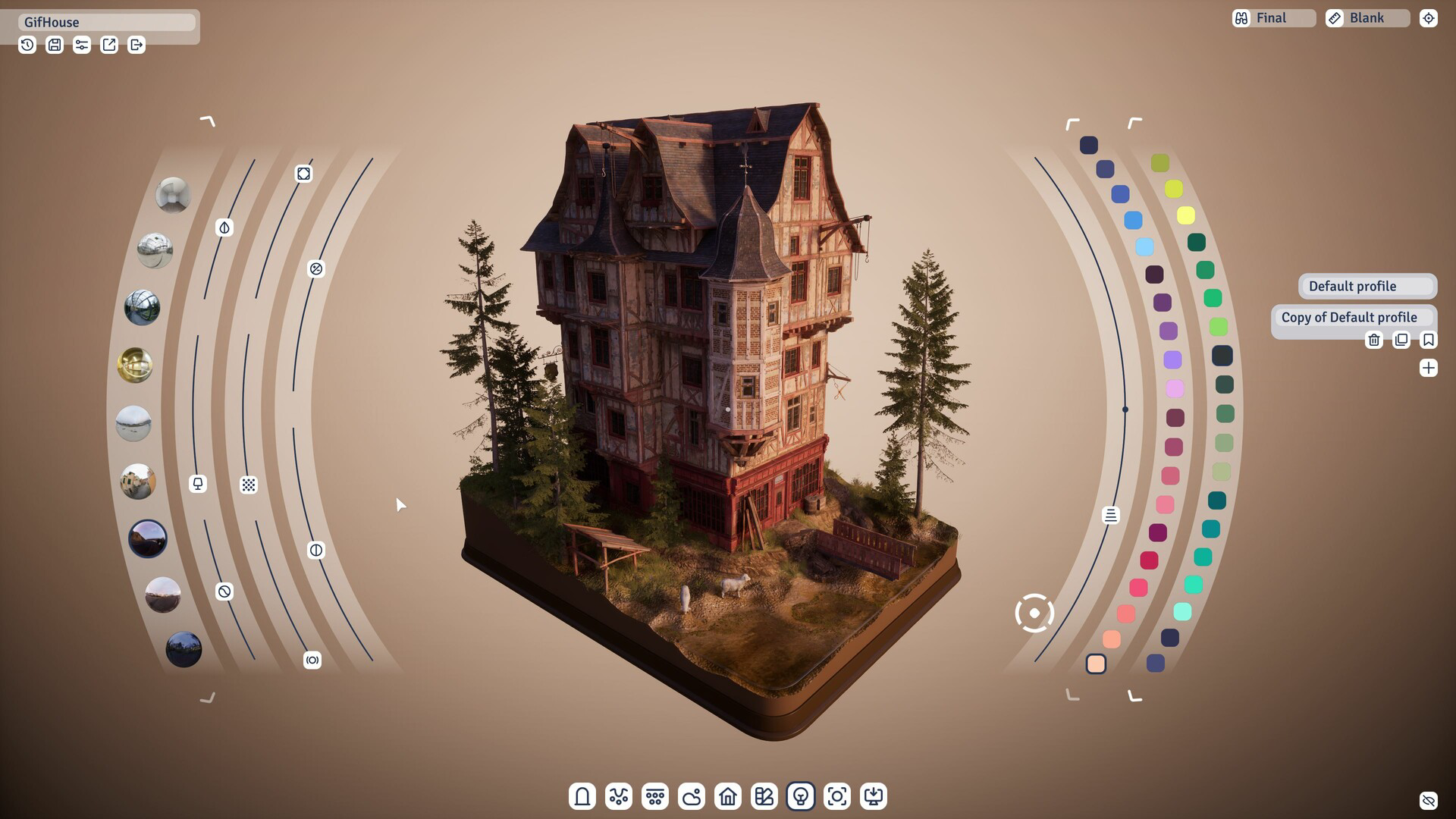
Task: Save the GifHouse project
Action: 54,45
